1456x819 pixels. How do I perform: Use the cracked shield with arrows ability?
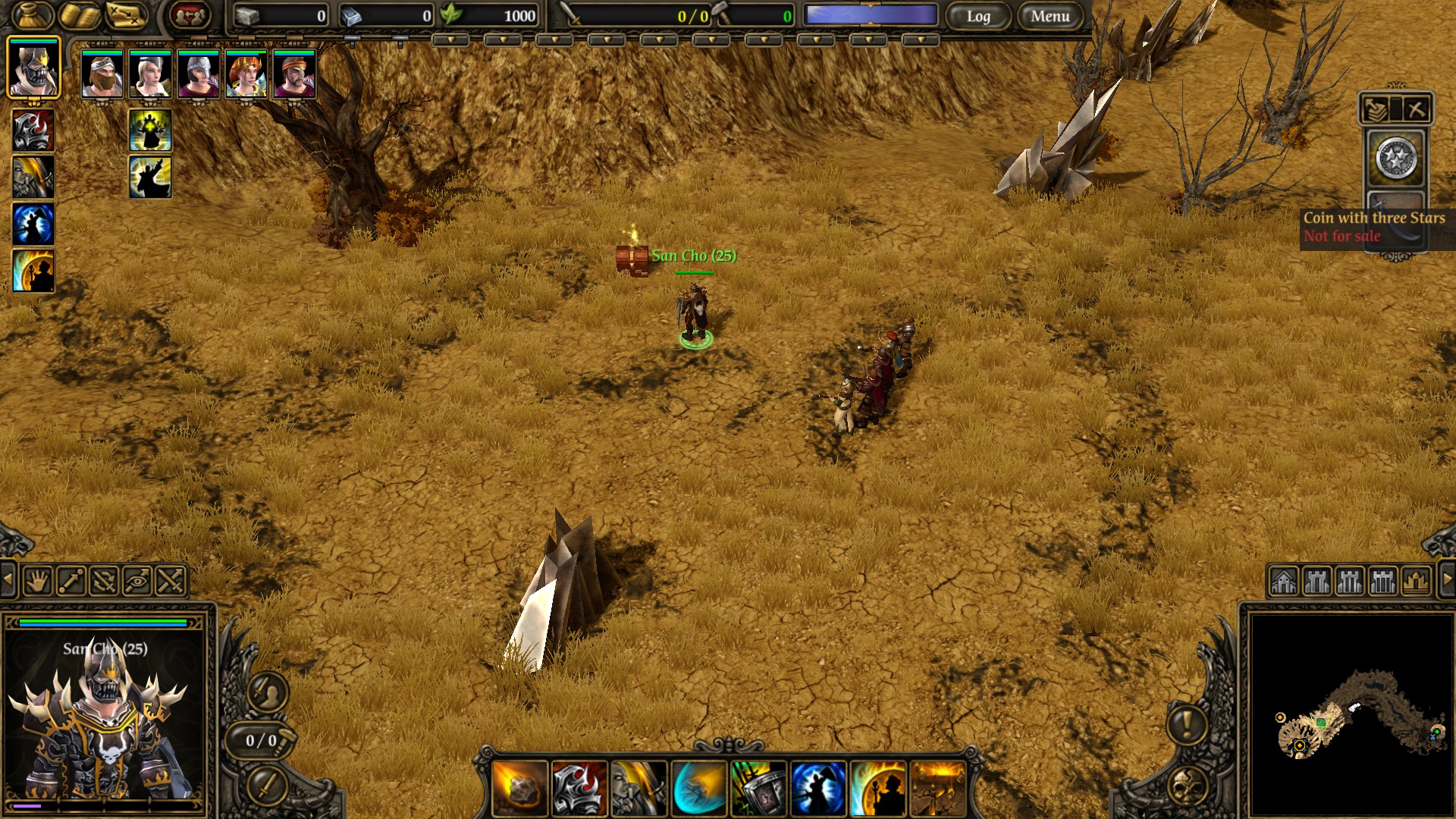pos(759,789)
